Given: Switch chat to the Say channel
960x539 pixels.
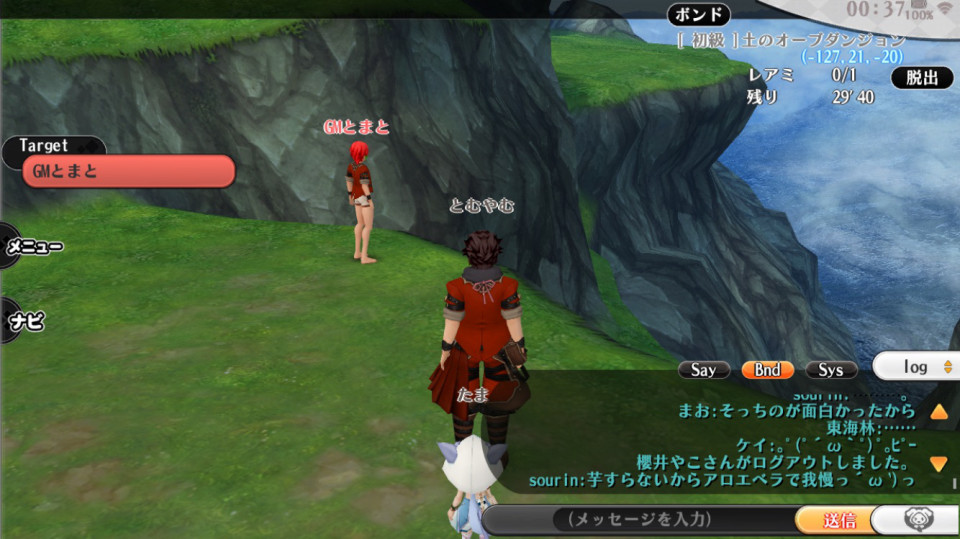Looking at the screenshot, I should tap(703, 370).
